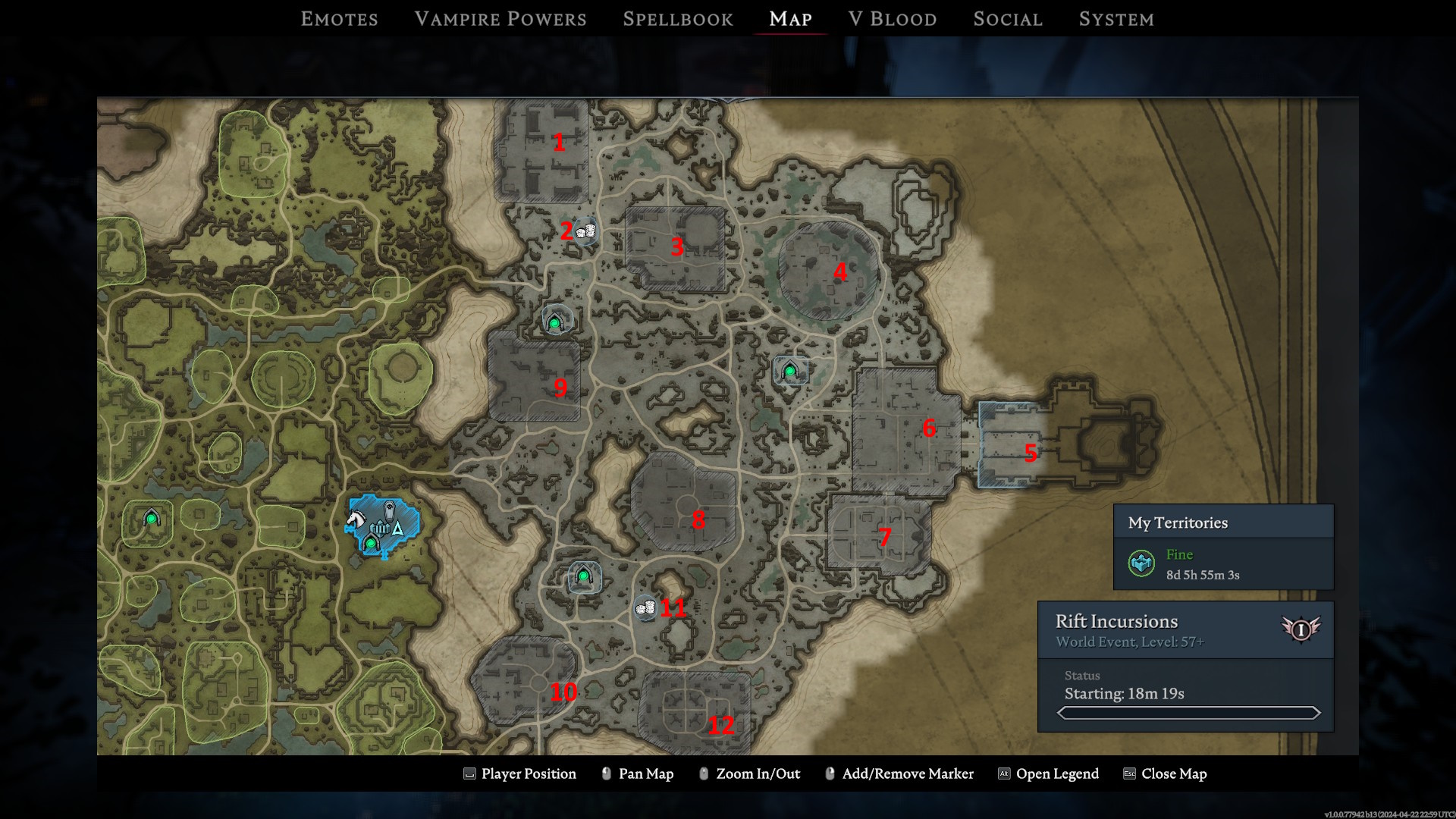Select the Rift Incursions rank I badge
This screenshot has width=1456, height=819.
tap(1300, 629)
